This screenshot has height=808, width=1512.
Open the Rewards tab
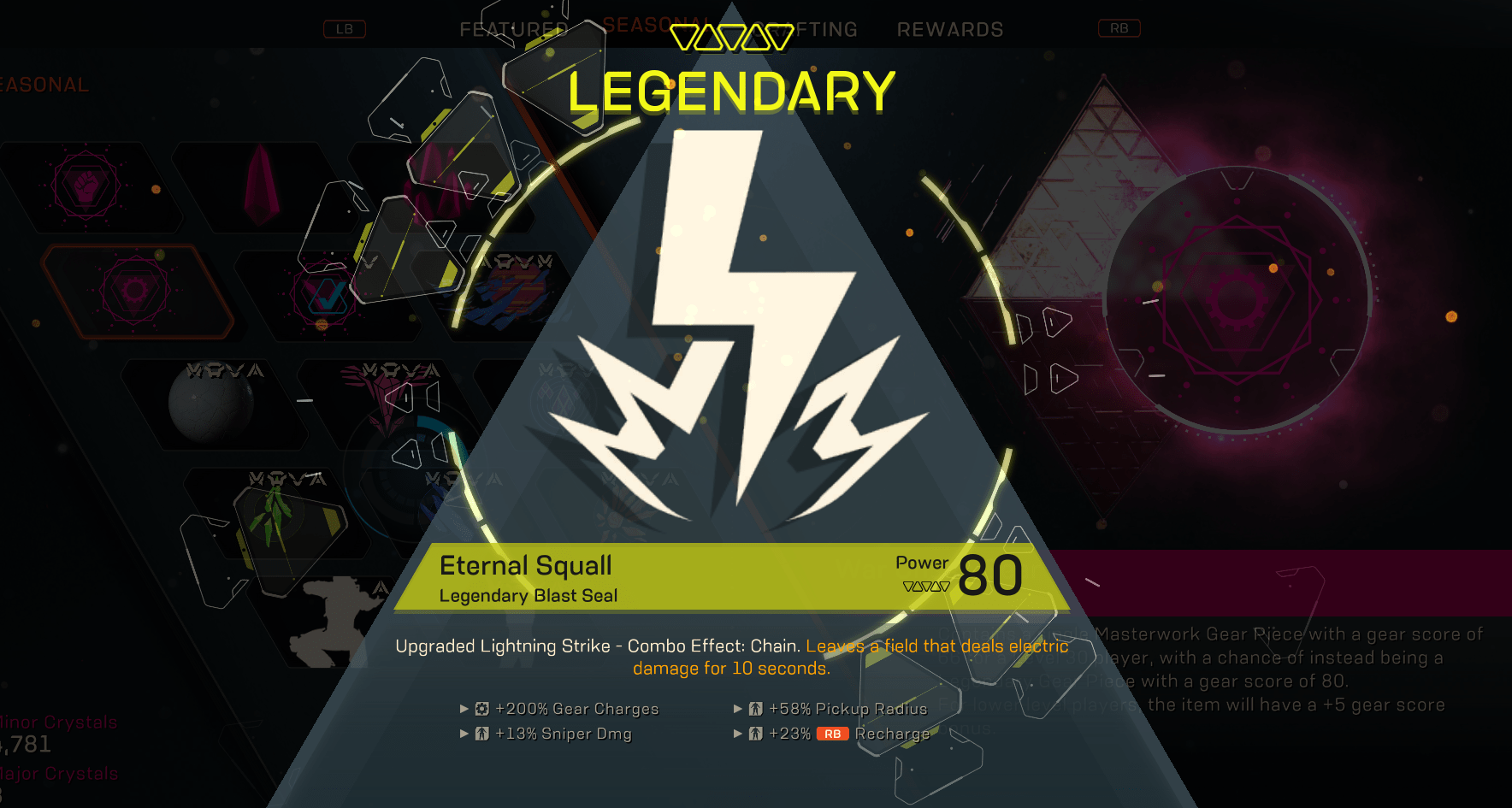point(950,29)
